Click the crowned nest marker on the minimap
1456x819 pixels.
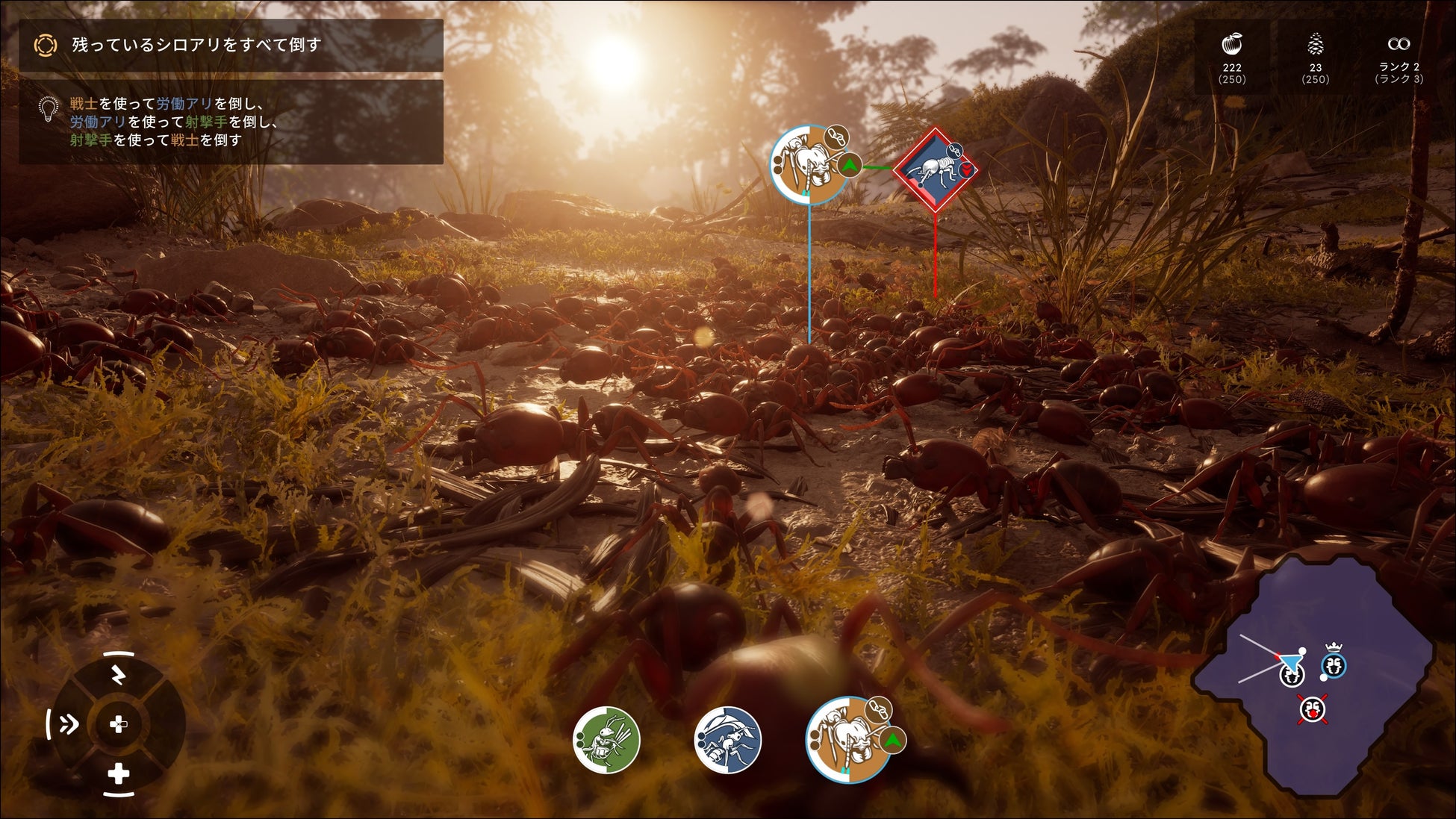tap(1334, 664)
